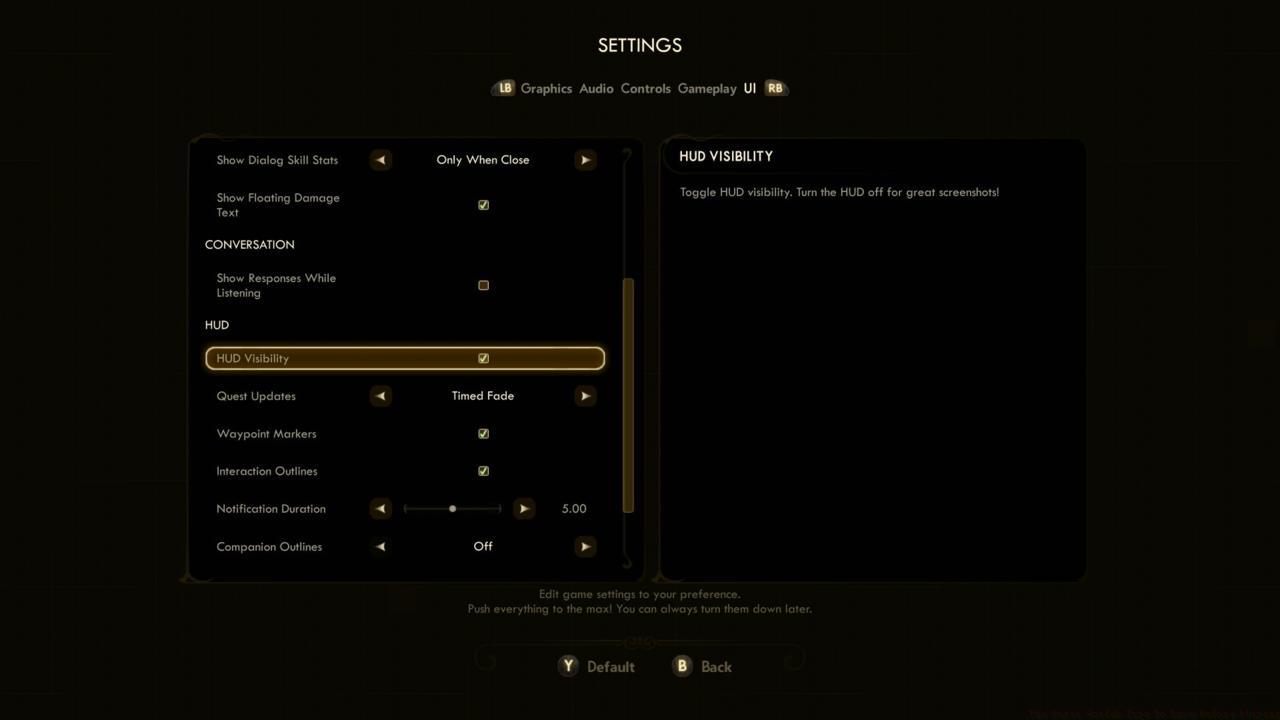Switch to the Graphics settings tab
This screenshot has height=720, width=1280.
pos(546,88)
